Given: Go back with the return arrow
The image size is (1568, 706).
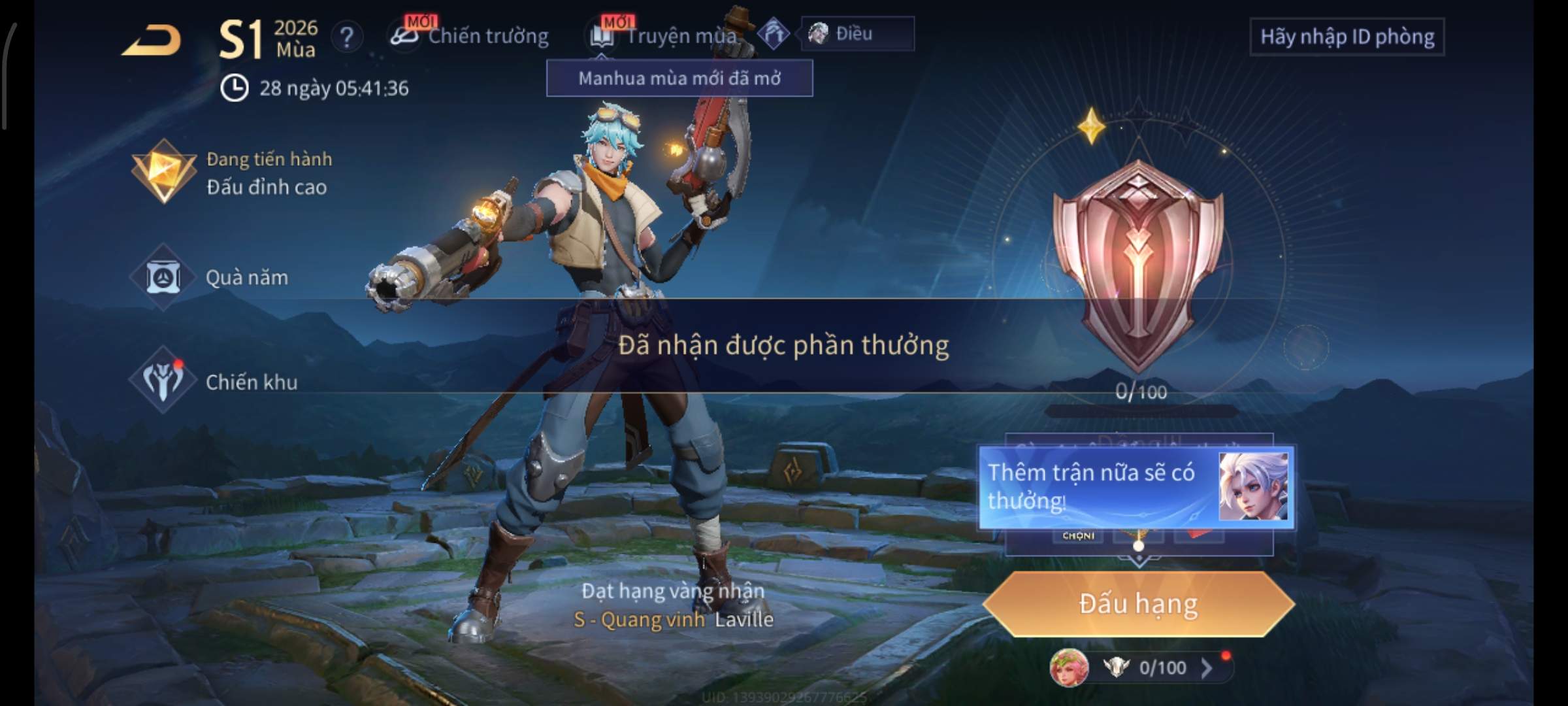Looking at the screenshot, I should coord(152,41).
